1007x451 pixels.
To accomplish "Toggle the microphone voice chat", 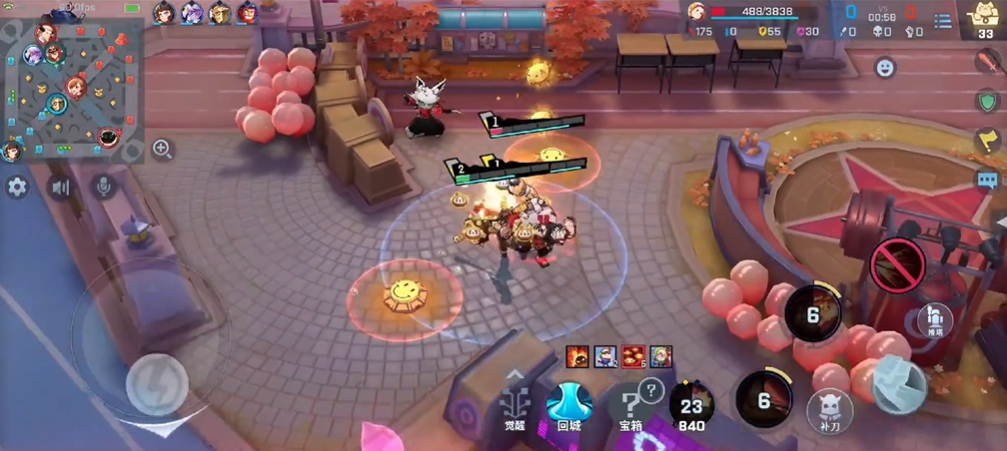I will (x=103, y=186).
